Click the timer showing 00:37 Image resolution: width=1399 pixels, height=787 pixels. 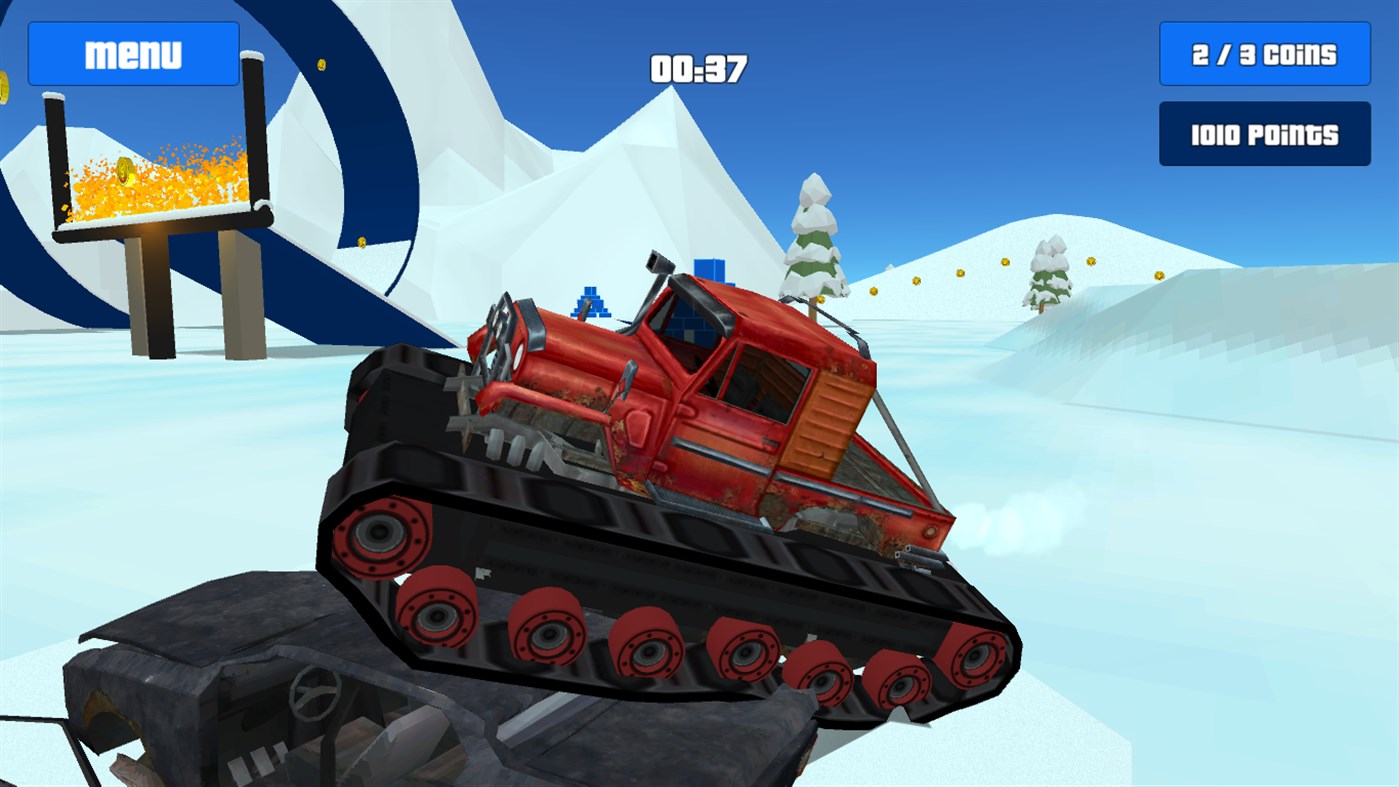697,68
